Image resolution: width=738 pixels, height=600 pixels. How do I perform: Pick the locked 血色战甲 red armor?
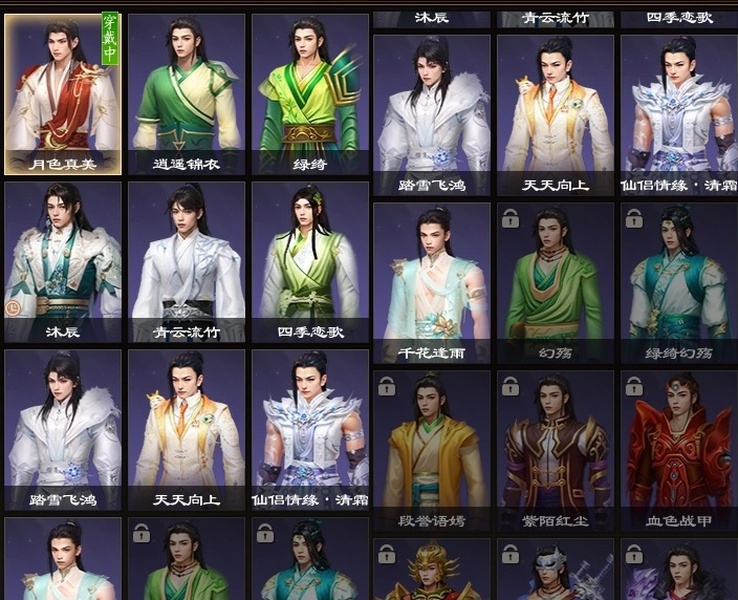click(678, 451)
